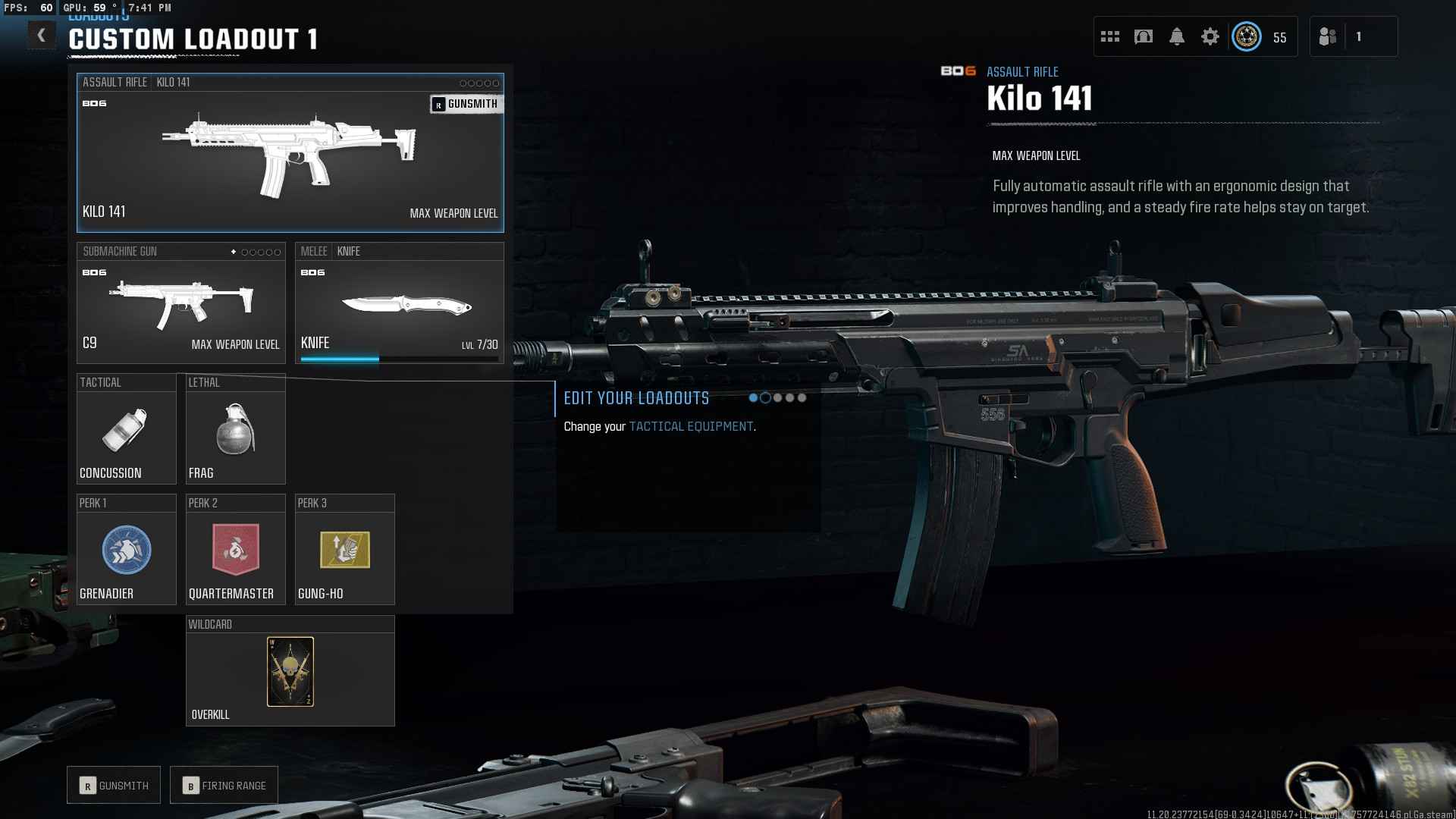
Task: Go back using the arrow beside the title
Action: [42, 36]
